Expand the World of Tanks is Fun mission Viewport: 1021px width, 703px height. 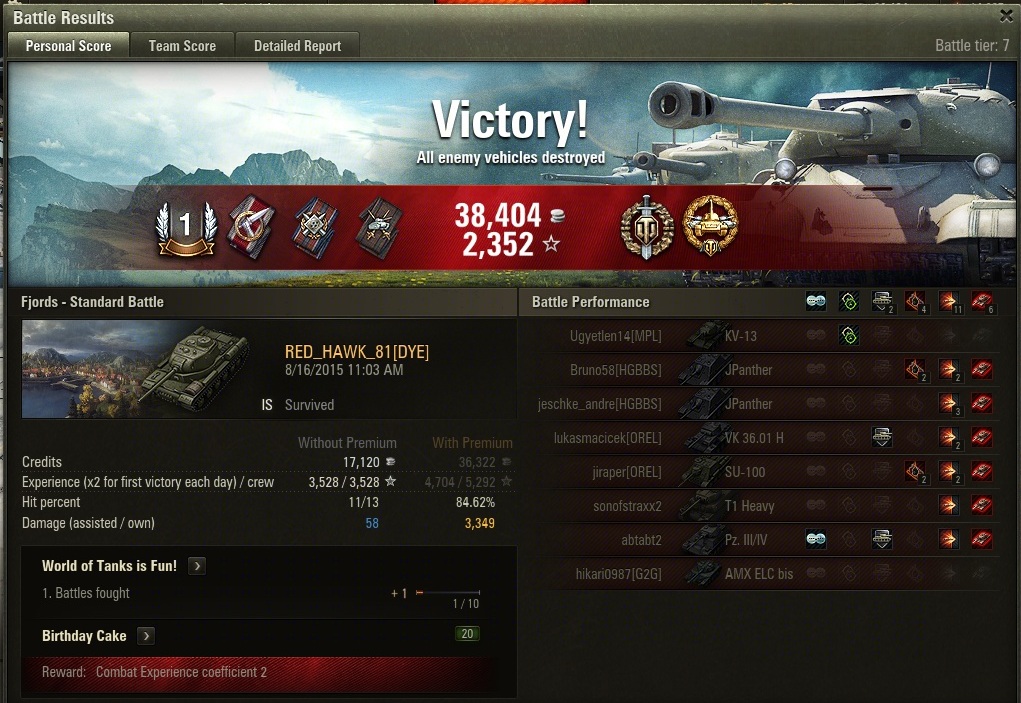coord(198,566)
